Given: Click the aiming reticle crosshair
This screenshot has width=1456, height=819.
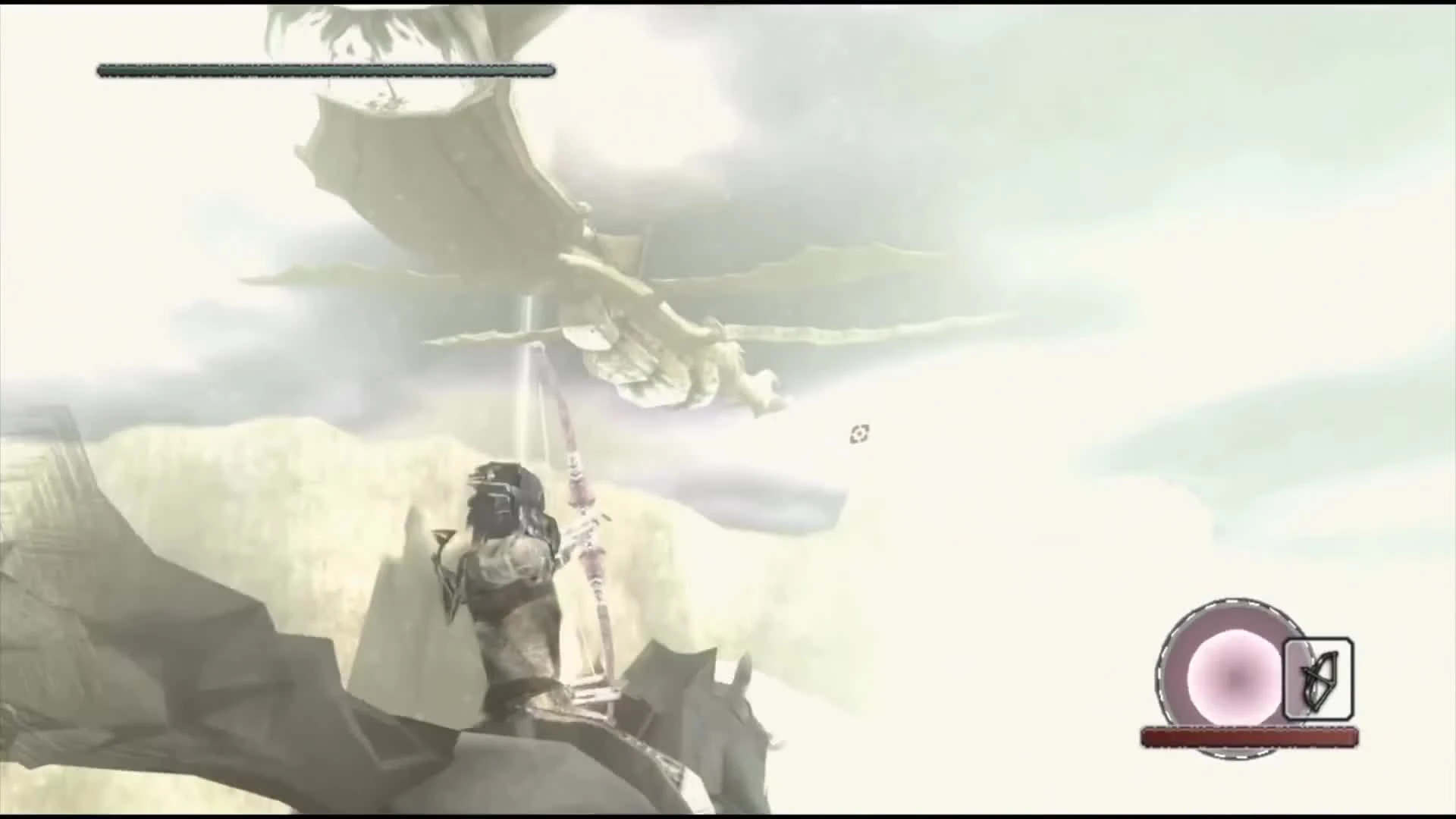Looking at the screenshot, I should coord(858,434).
